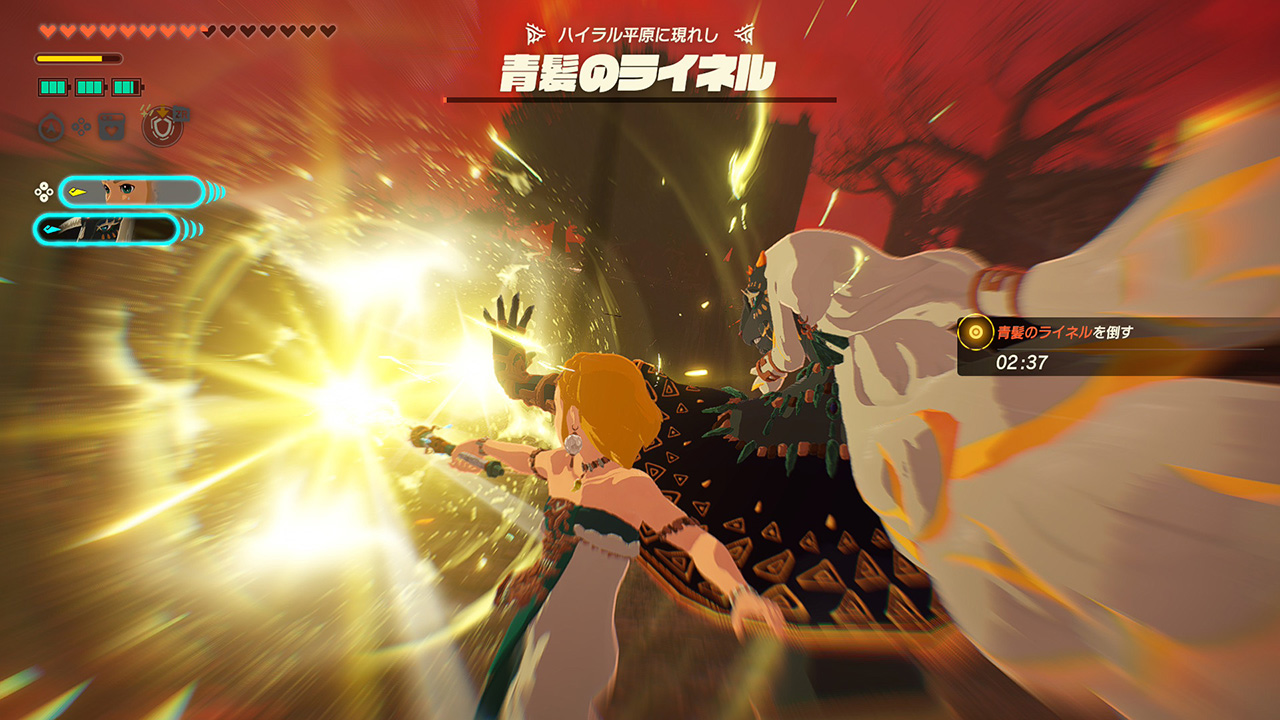This screenshot has height=720, width=1280.
Task: Open the heart item box icon
Action: point(111,127)
